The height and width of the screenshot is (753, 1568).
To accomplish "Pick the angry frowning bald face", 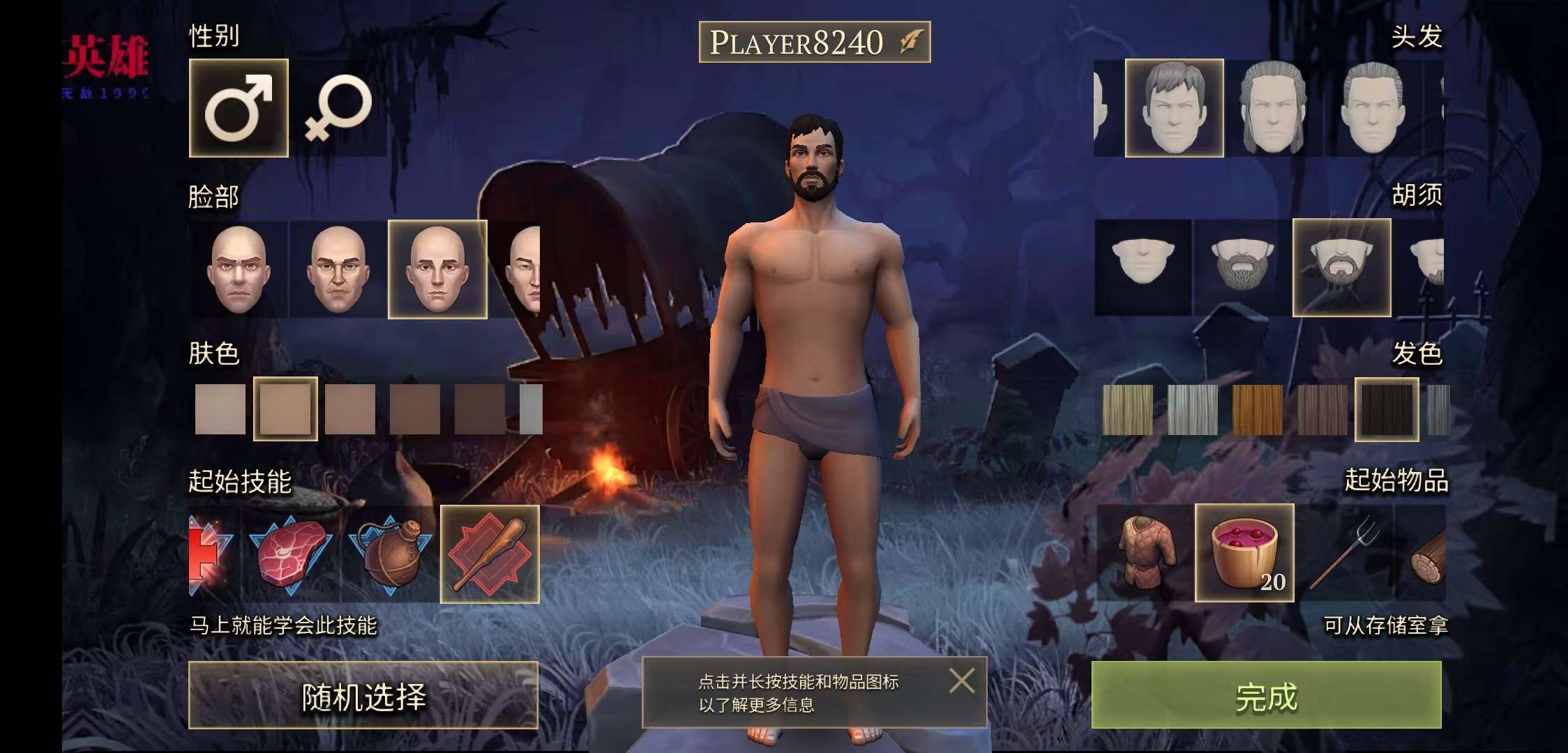I will 238,269.
